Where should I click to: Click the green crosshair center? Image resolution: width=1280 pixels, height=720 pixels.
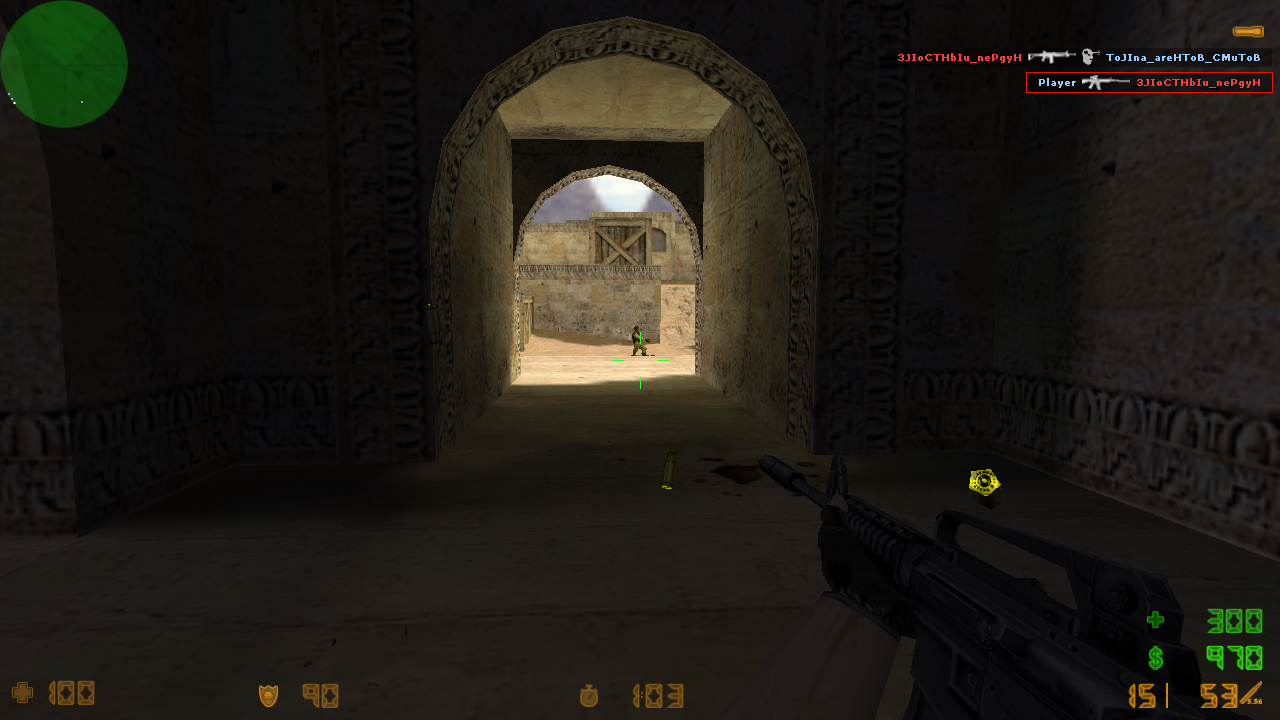pyautogui.click(x=640, y=360)
